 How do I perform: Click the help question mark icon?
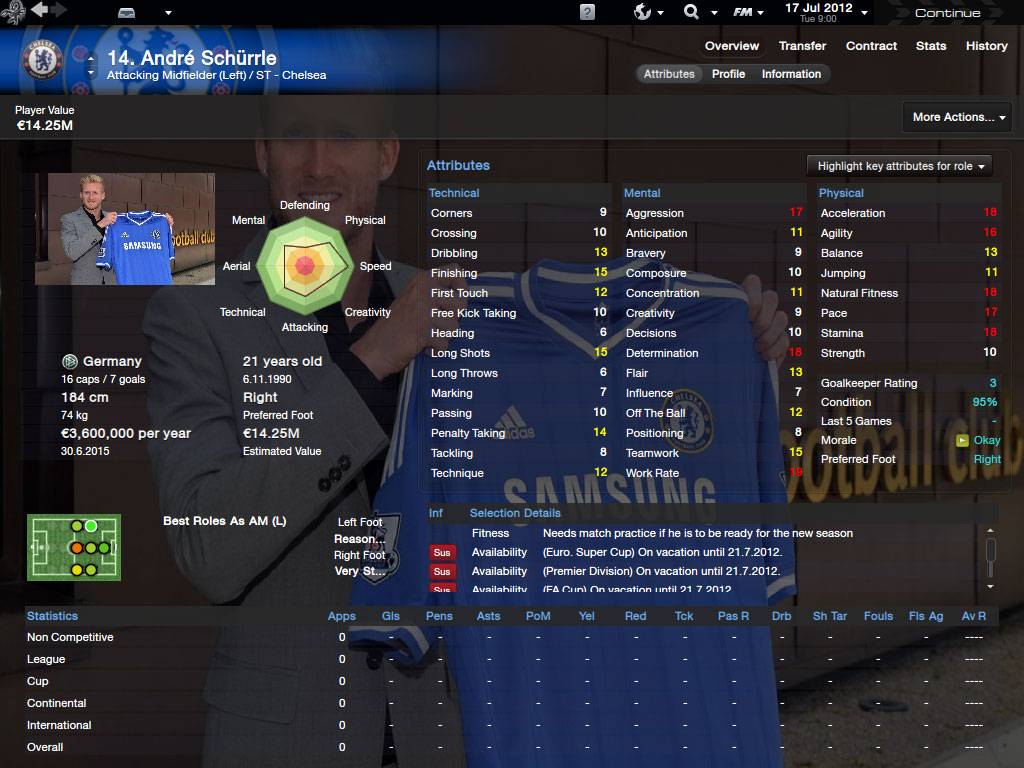587,12
